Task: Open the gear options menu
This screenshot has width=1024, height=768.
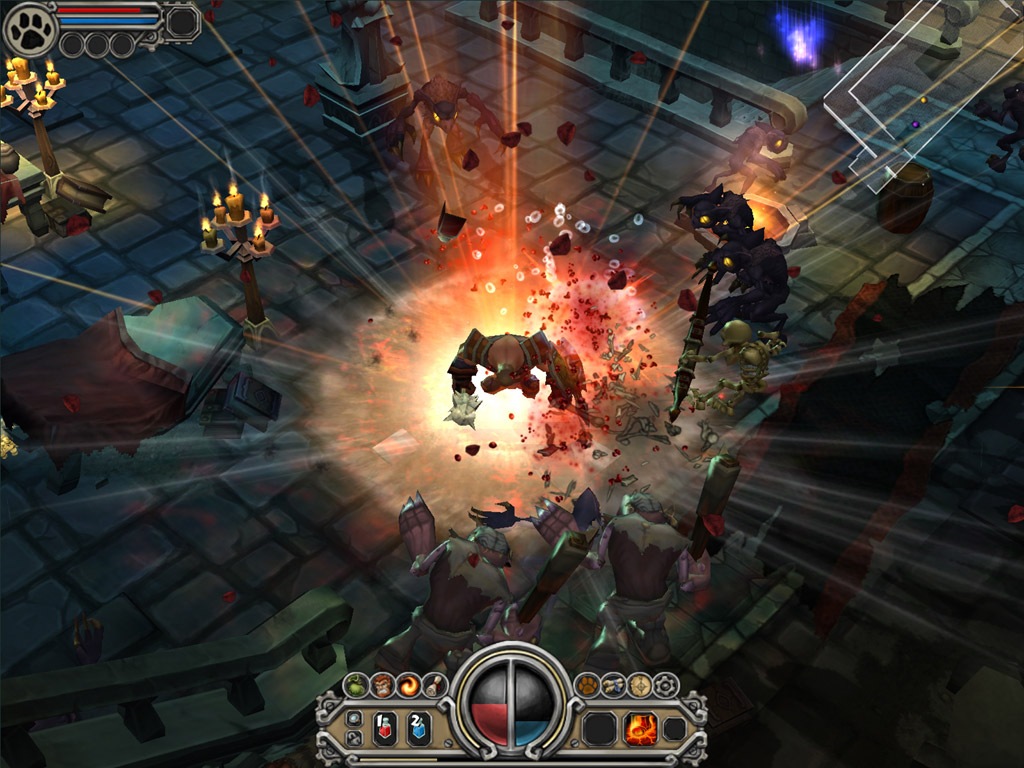Action: pos(665,685)
